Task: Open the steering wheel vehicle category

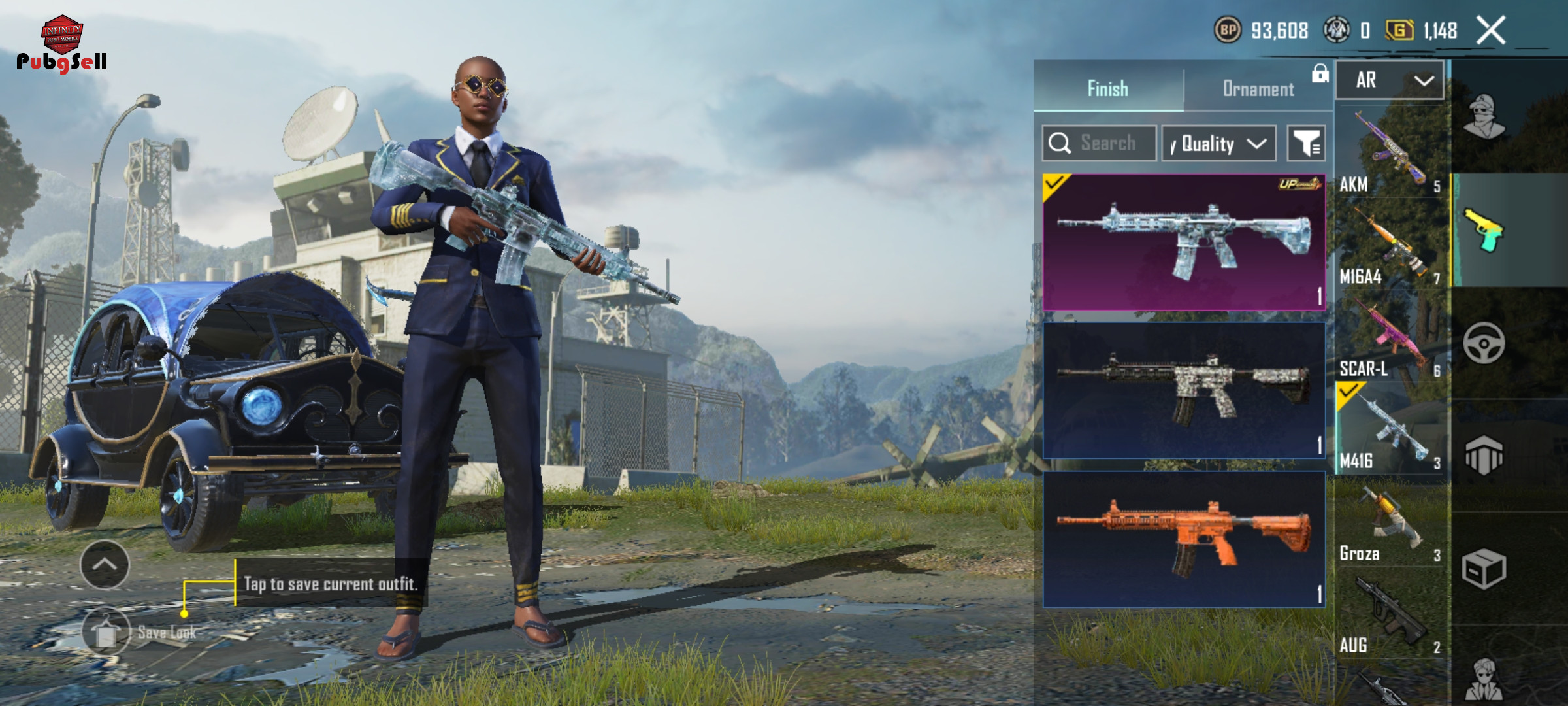Action: point(1484,343)
